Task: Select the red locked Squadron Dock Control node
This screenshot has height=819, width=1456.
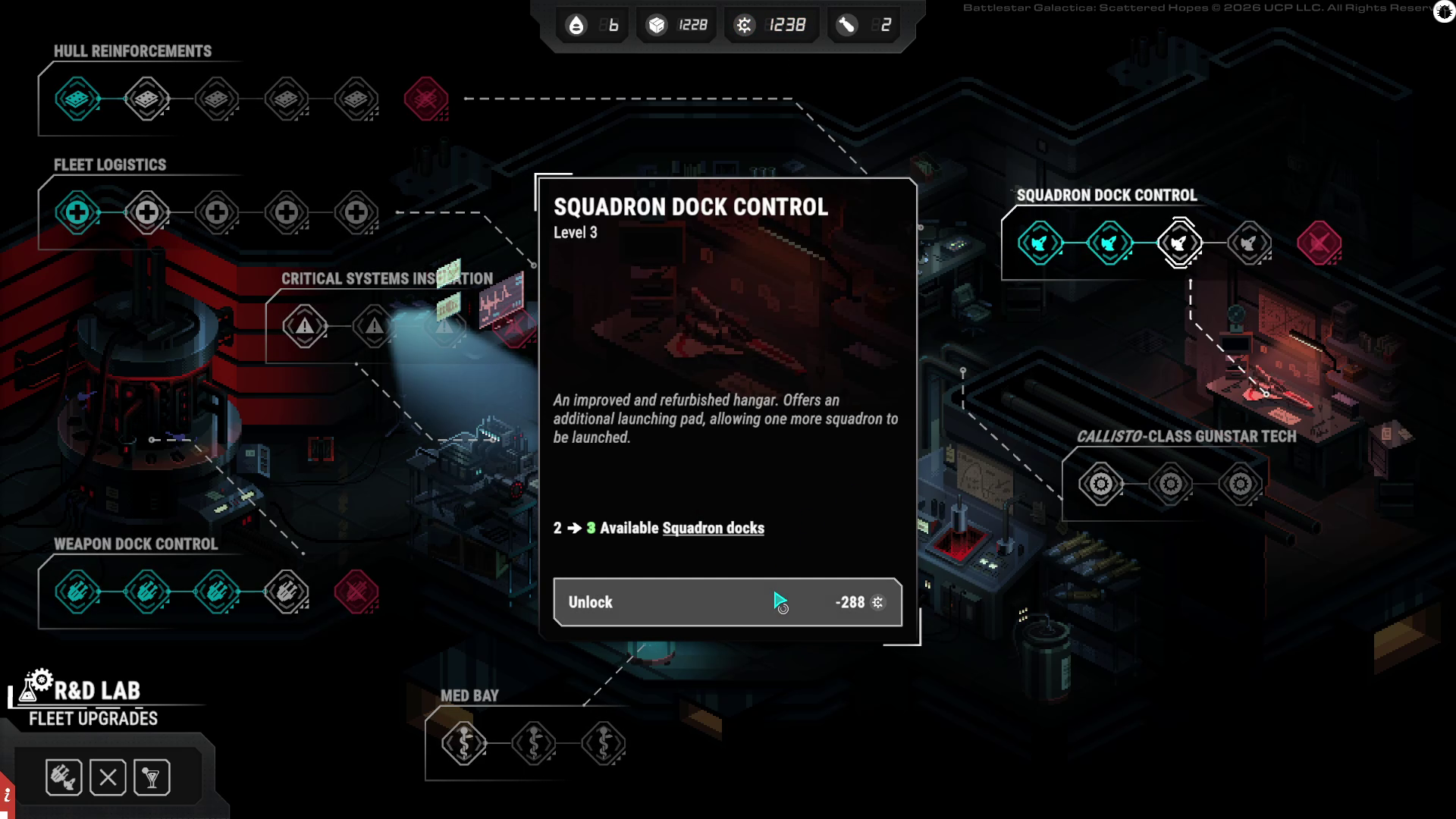Action: click(x=1319, y=243)
